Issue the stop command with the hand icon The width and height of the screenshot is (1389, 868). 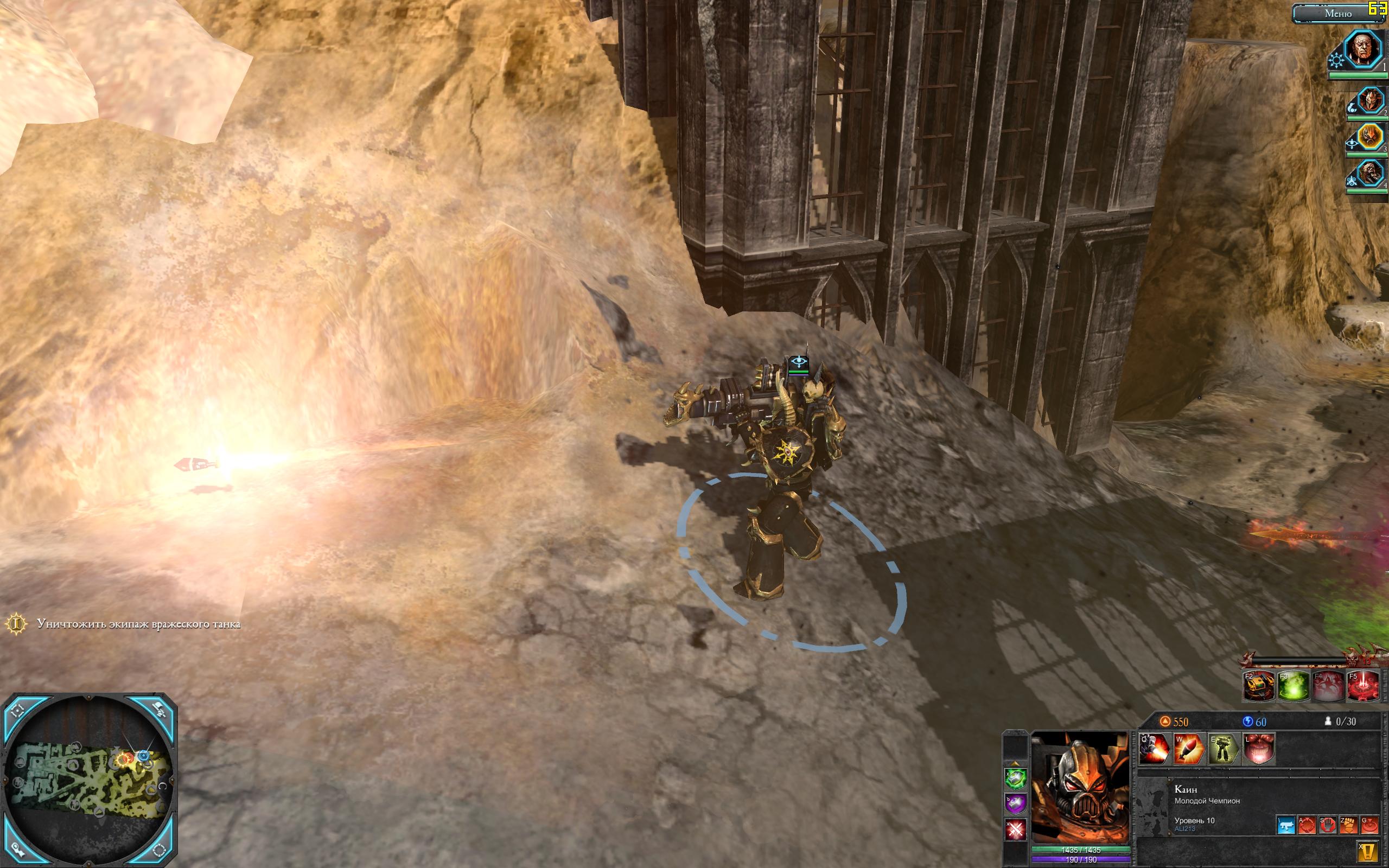pos(1327,826)
